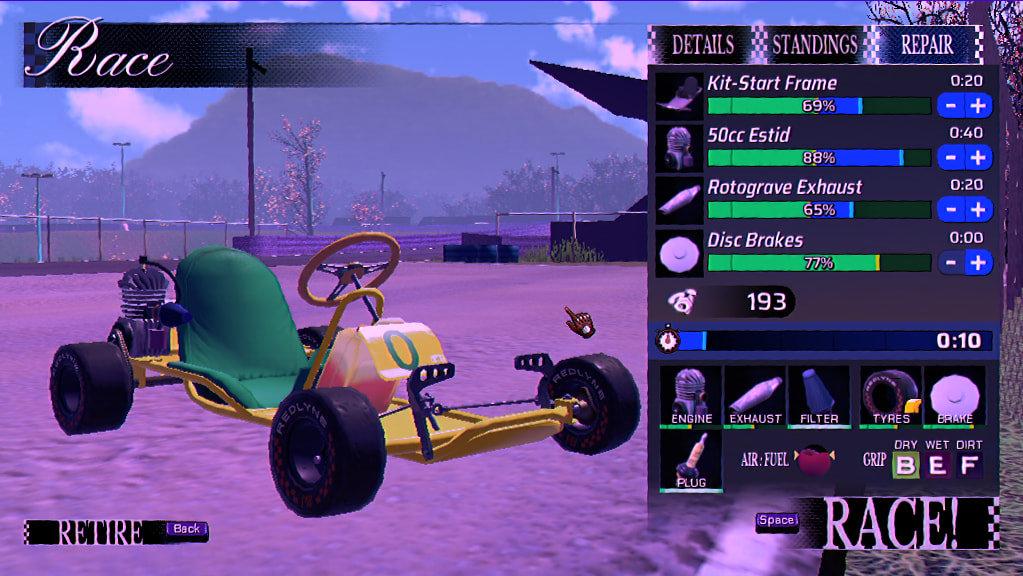Increase Rotograve Exhaust repair time
1023x576 pixels.
978,209
